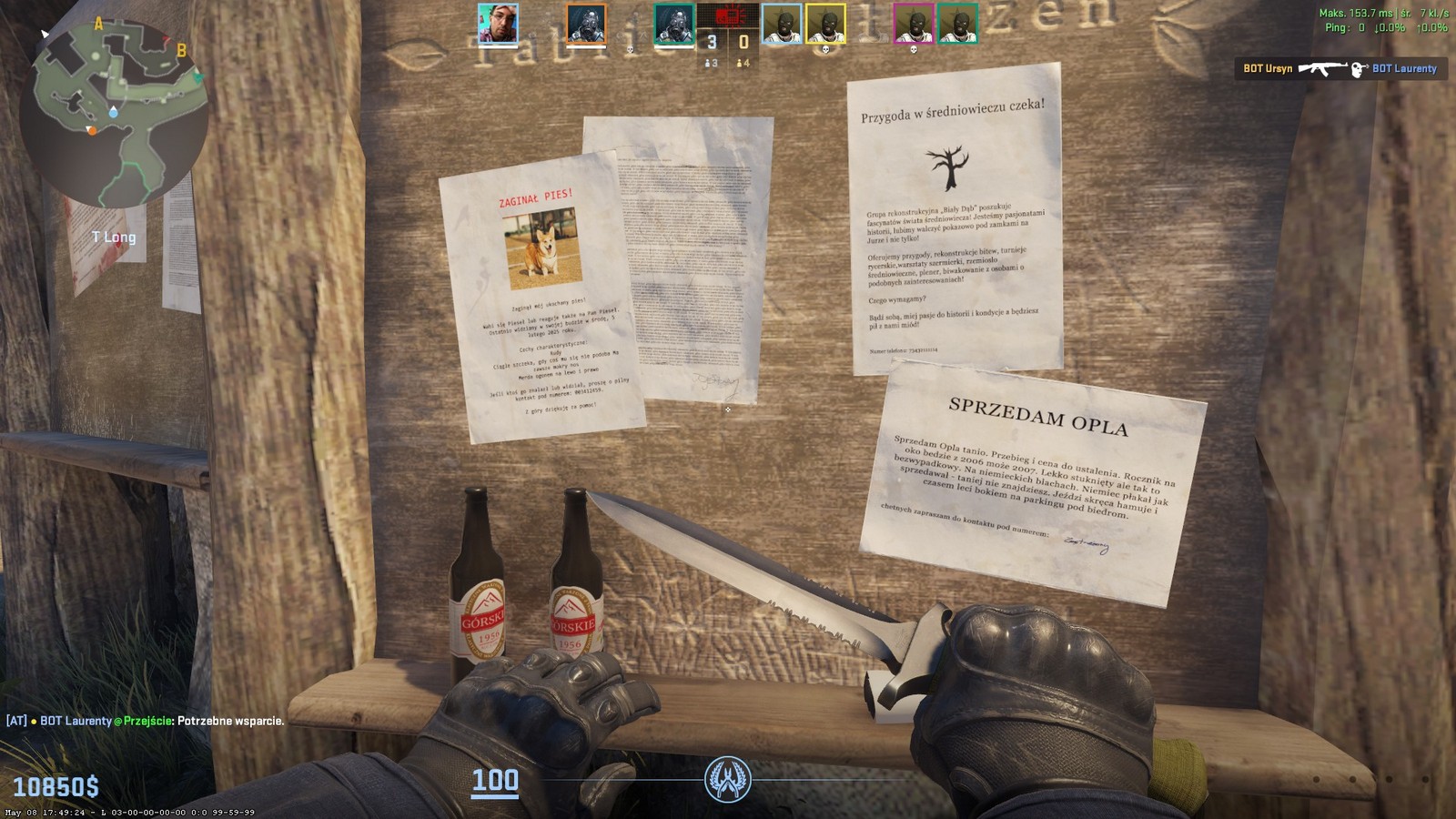
Task: Select the magenta-framed balaclava avatar
Action: 913,24
